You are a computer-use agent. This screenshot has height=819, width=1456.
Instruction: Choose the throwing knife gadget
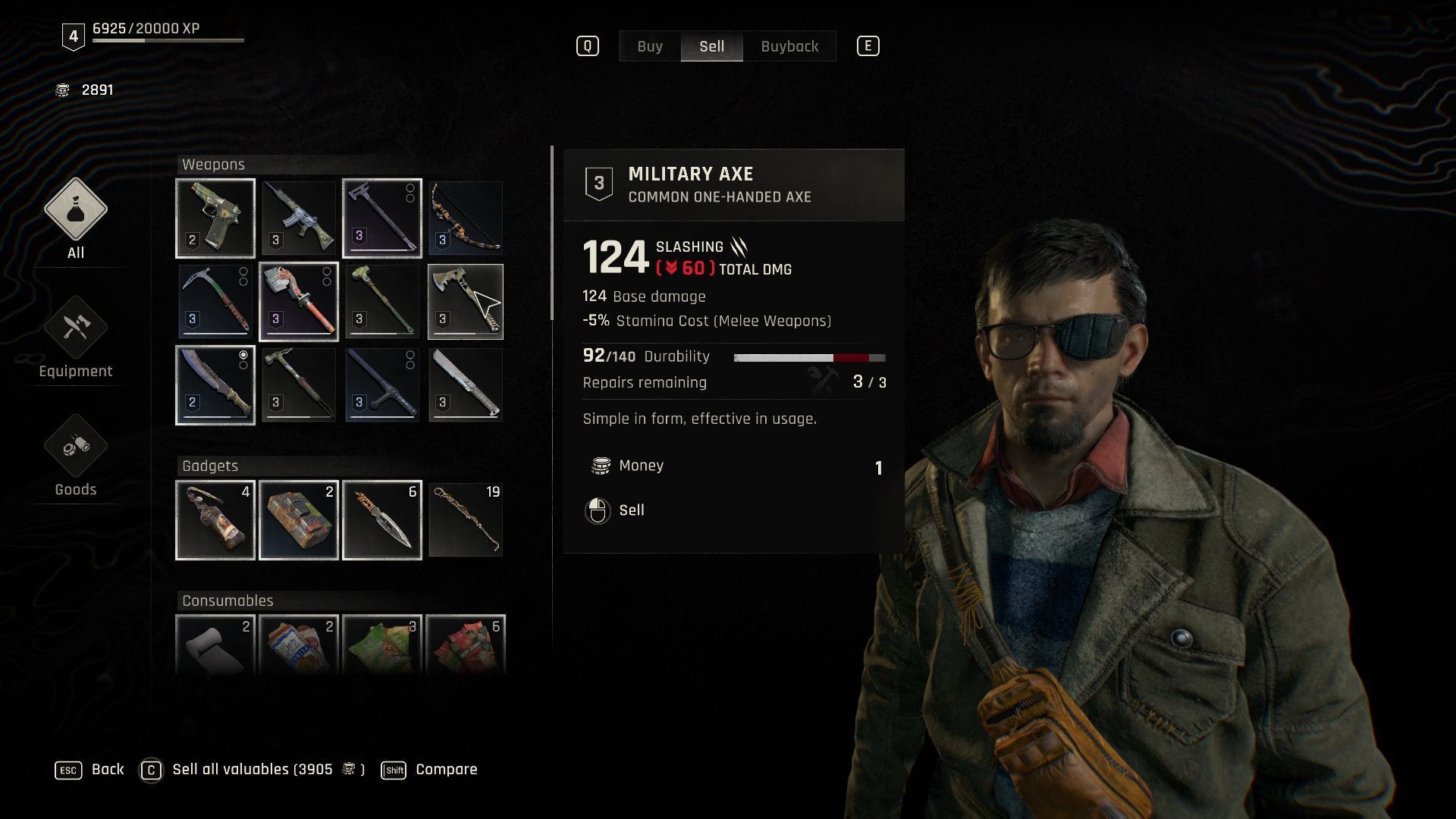pos(382,520)
